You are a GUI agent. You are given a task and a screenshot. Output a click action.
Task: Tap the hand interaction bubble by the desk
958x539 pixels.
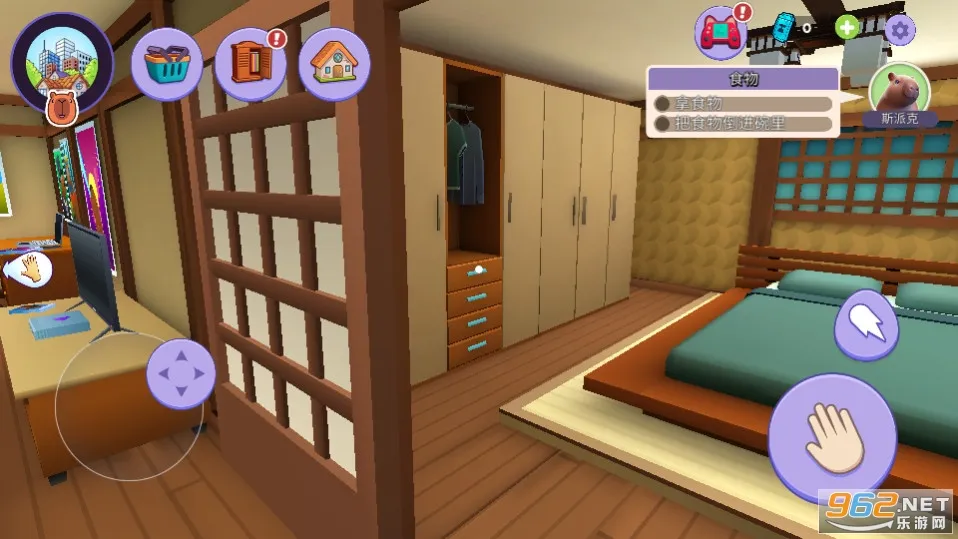coord(30,268)
